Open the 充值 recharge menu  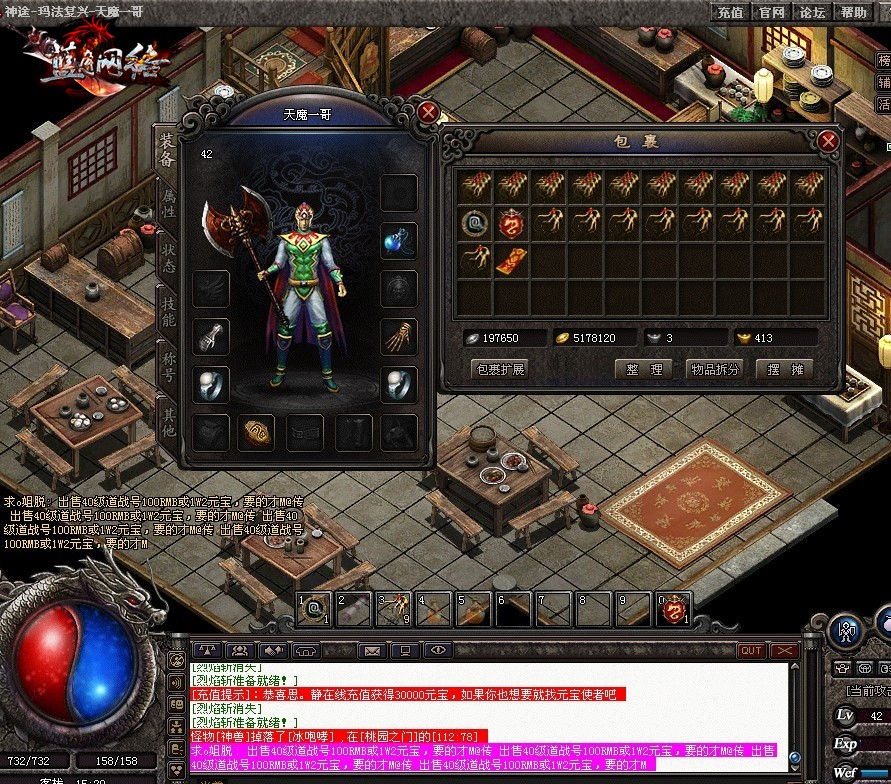click(x=731, y=12)
